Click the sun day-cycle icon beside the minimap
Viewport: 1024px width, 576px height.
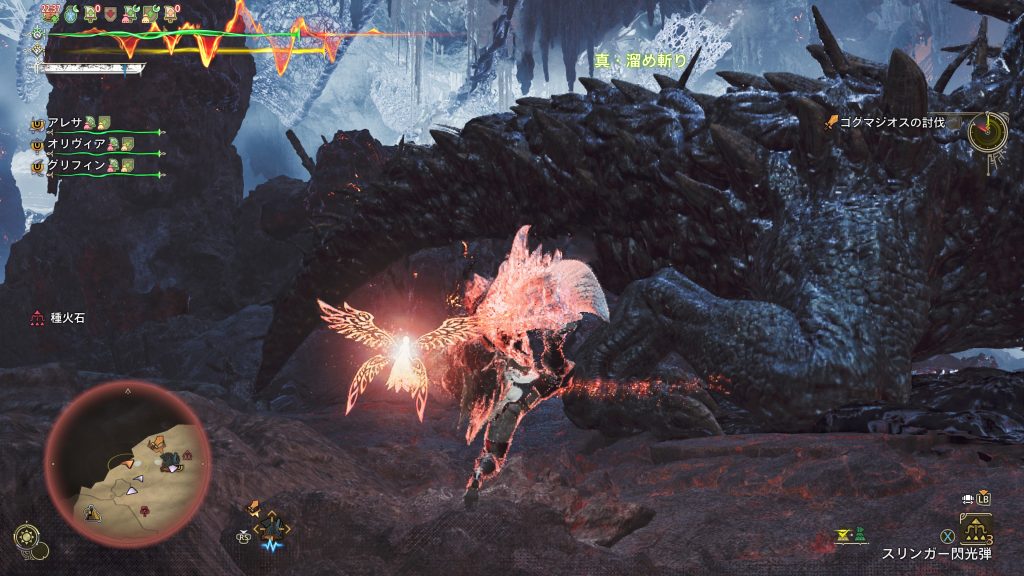26,535
